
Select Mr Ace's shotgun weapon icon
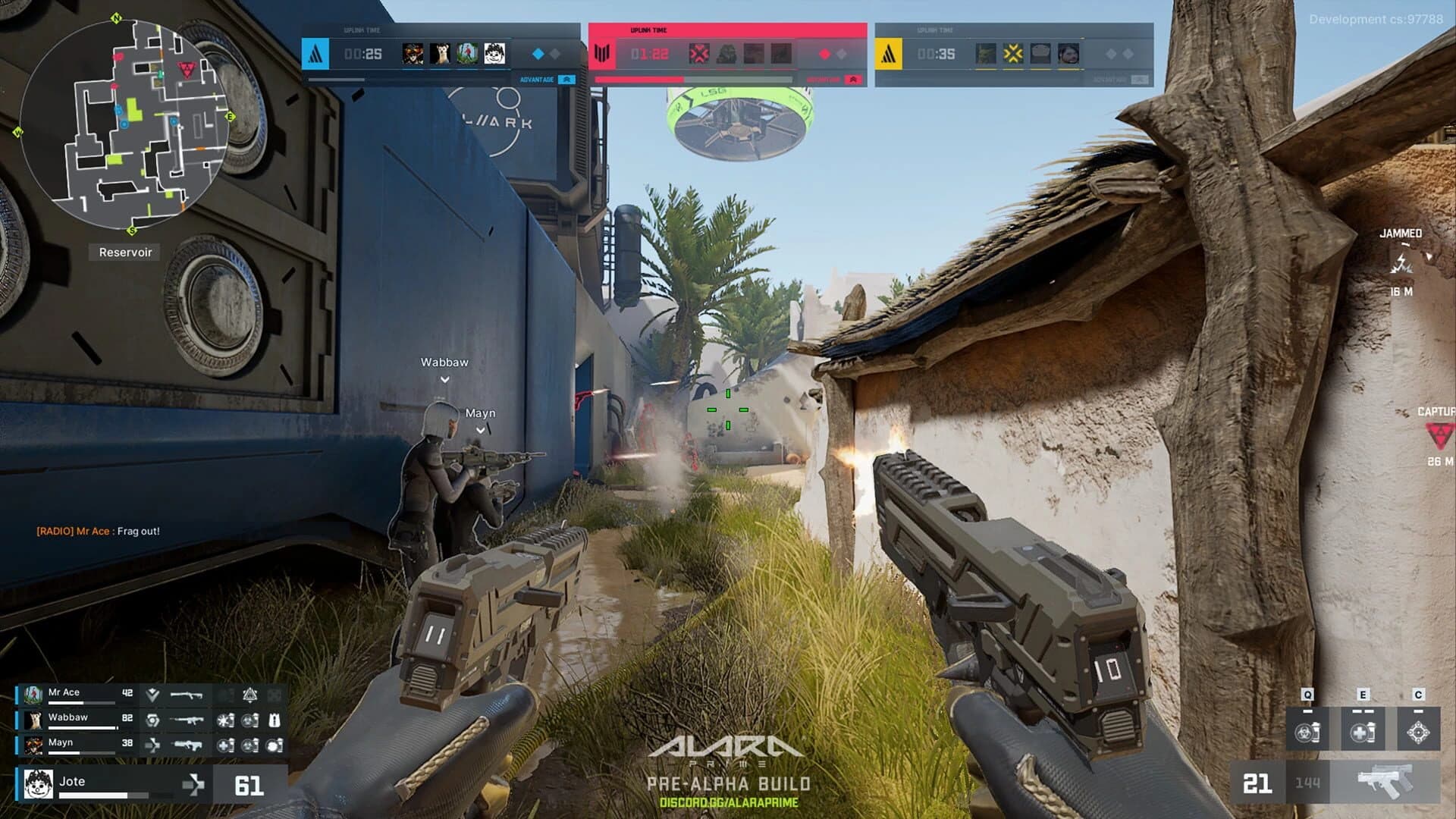click(187, 696)
